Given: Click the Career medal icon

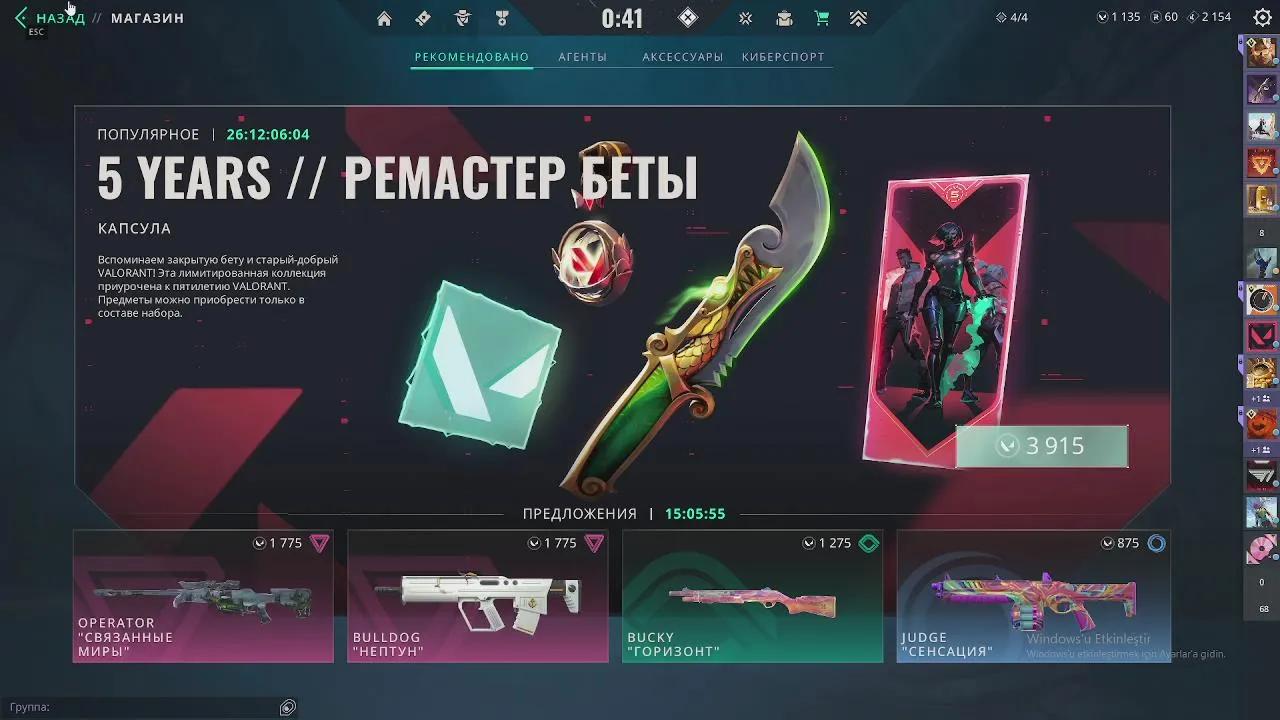Looking at the screenshot, I should pyautogui.click(x=501, y=18).
